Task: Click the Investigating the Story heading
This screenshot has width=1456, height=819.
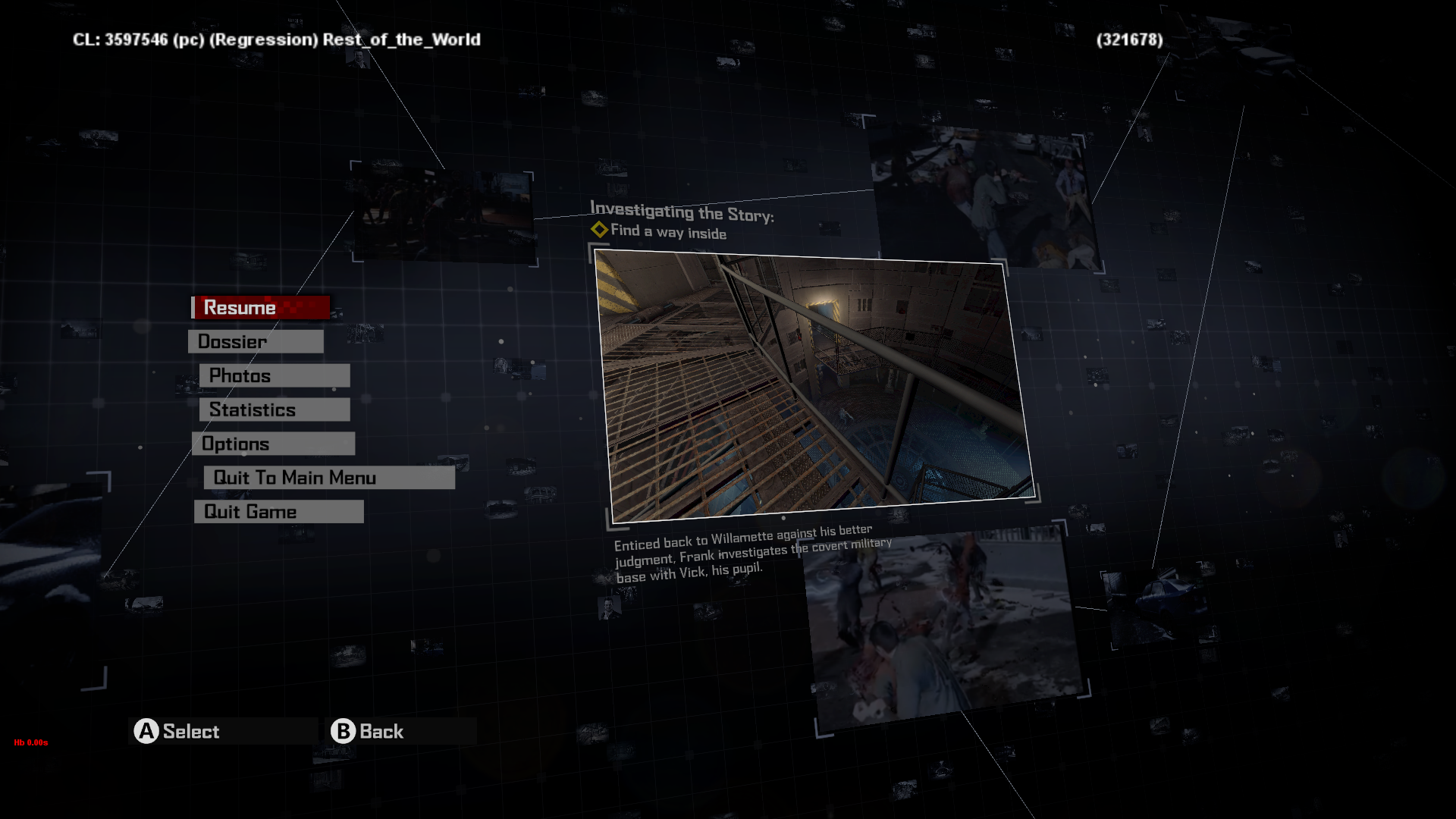Action: point(682,211)
